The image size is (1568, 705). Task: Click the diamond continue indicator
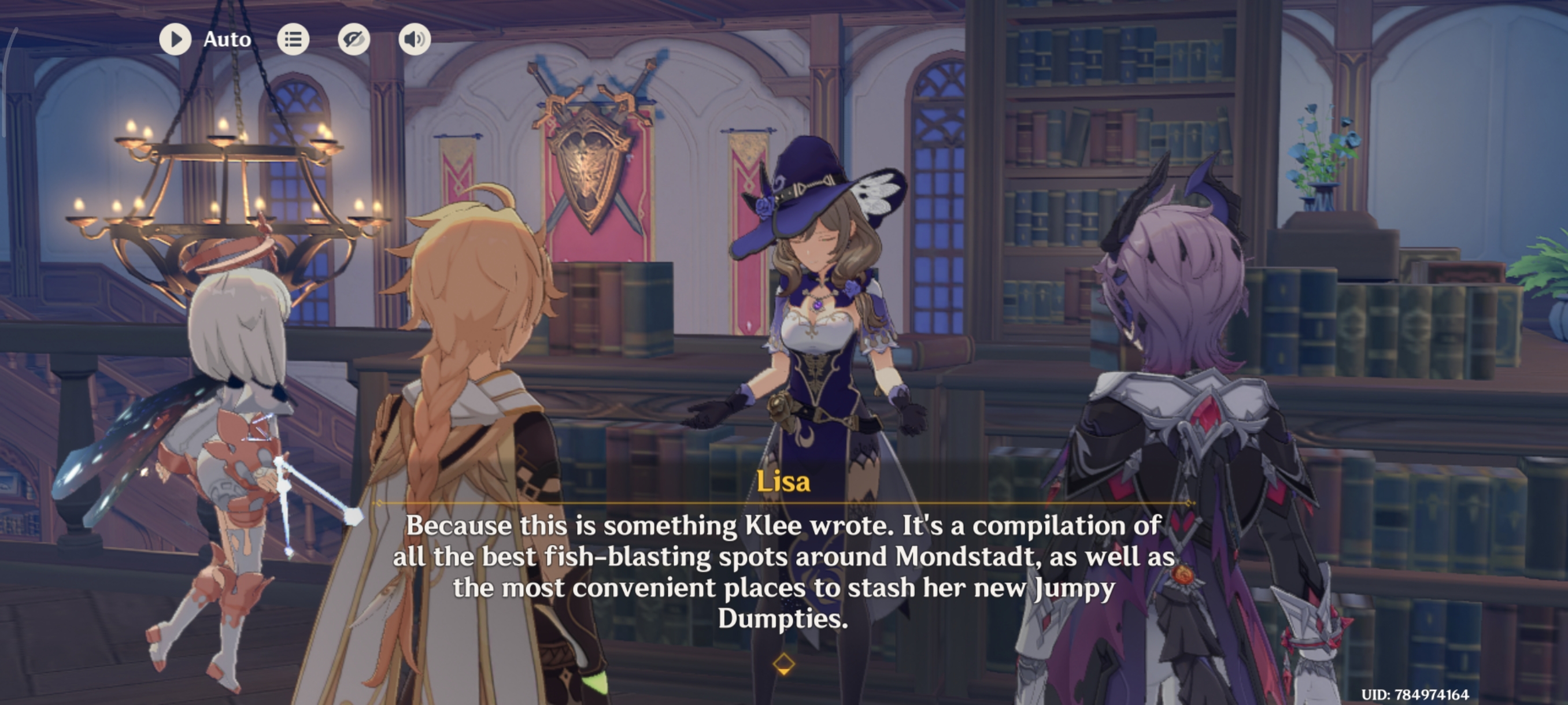783,663
